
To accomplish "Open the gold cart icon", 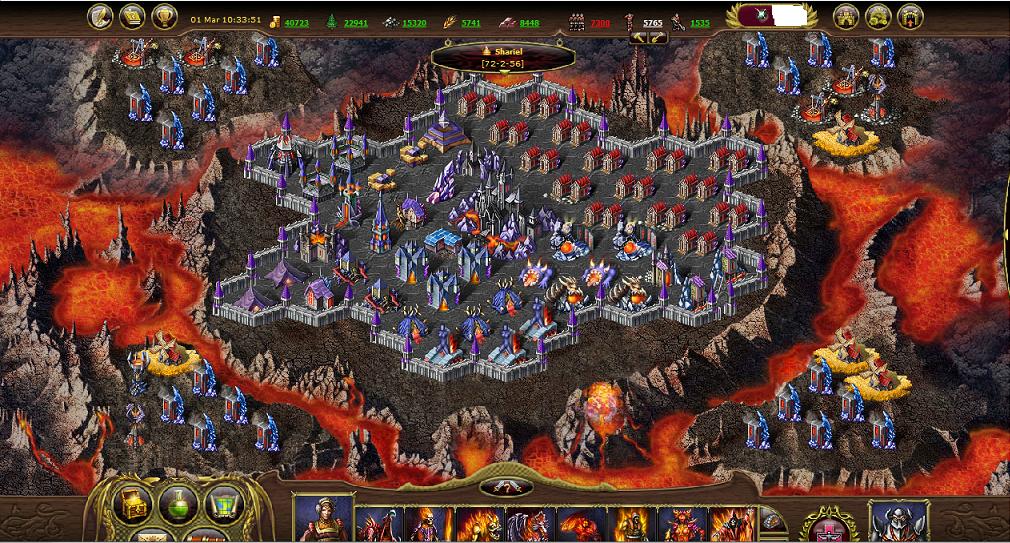I will (x=878, y=17).
